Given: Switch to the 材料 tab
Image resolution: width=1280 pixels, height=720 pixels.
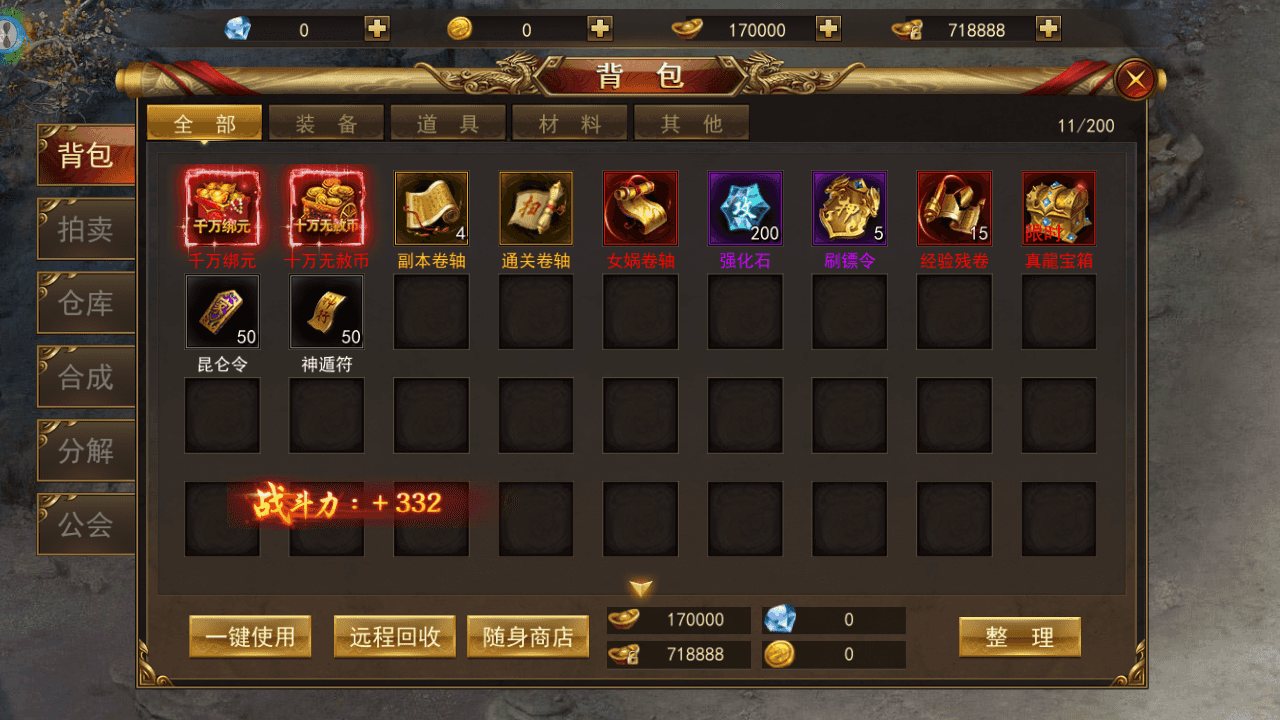Looking at the screenshot, I should click(x=570, y=122).
